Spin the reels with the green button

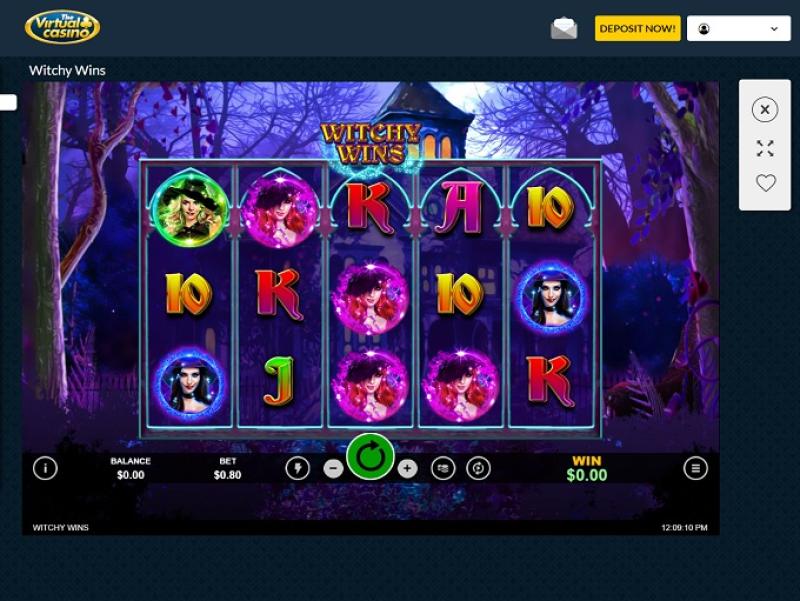[x=370, y=458]
